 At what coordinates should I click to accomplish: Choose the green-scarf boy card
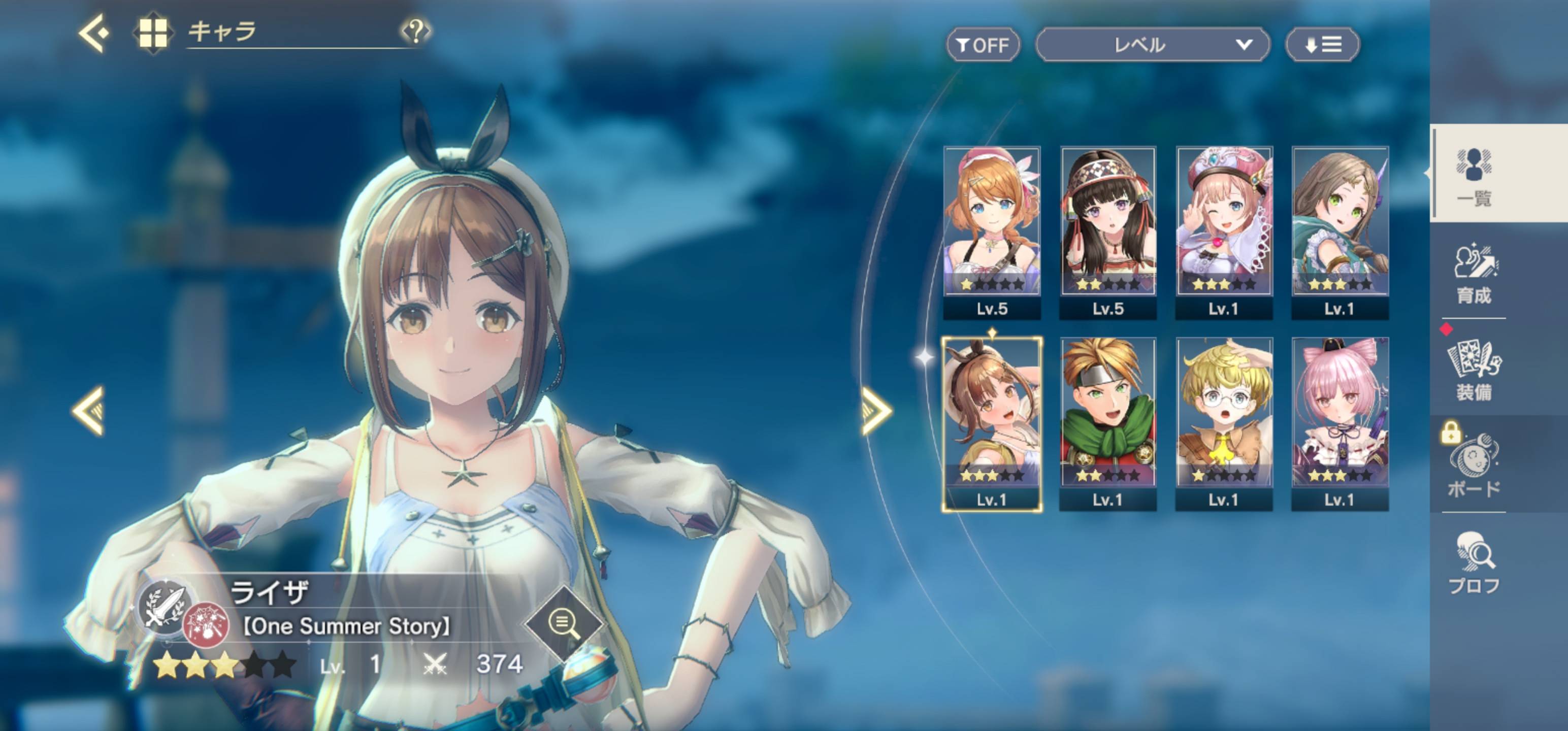click(x=1108, y=423)
